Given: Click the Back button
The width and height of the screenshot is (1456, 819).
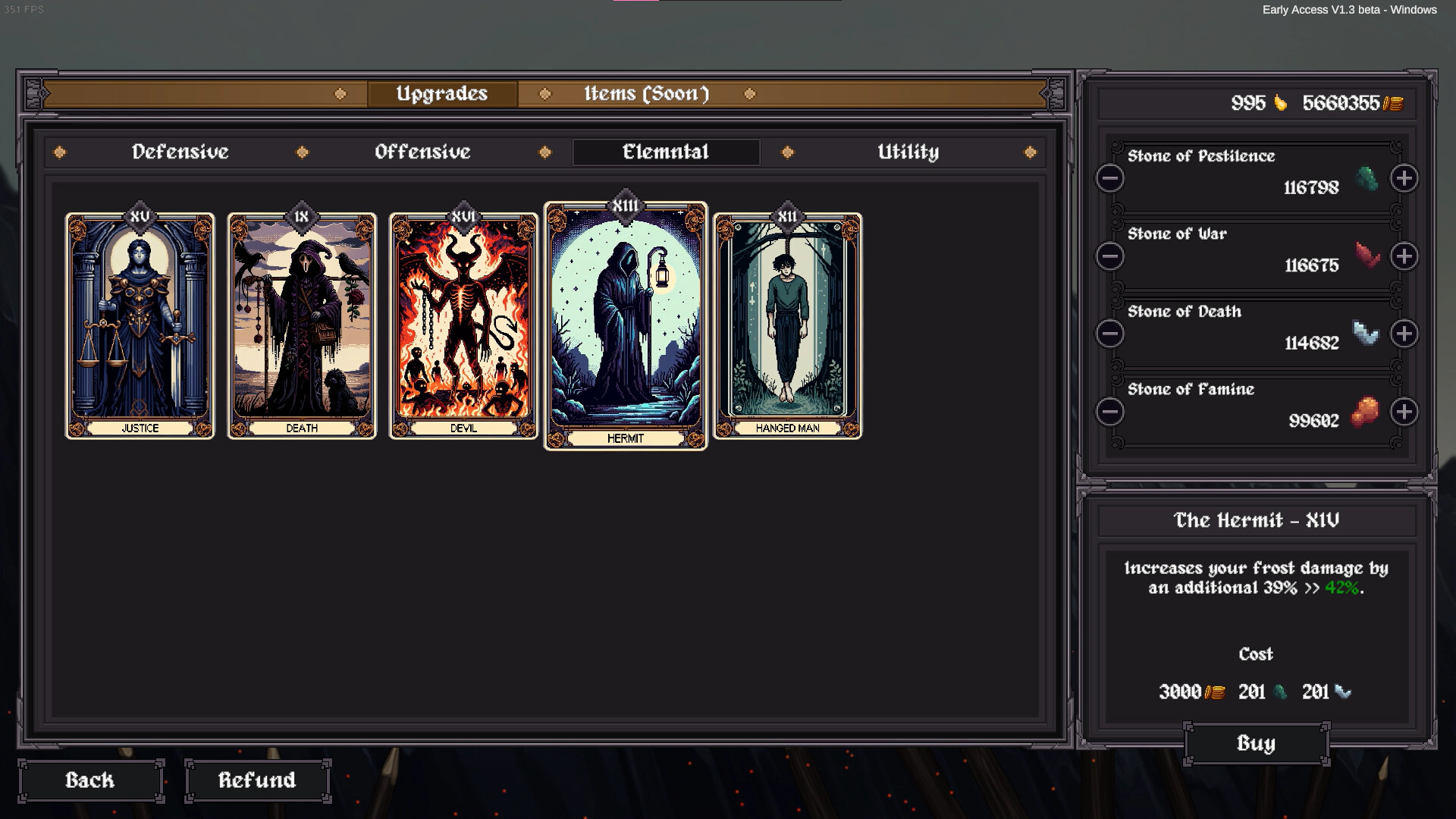Looking at the screenshot, I should coord(90,780).
